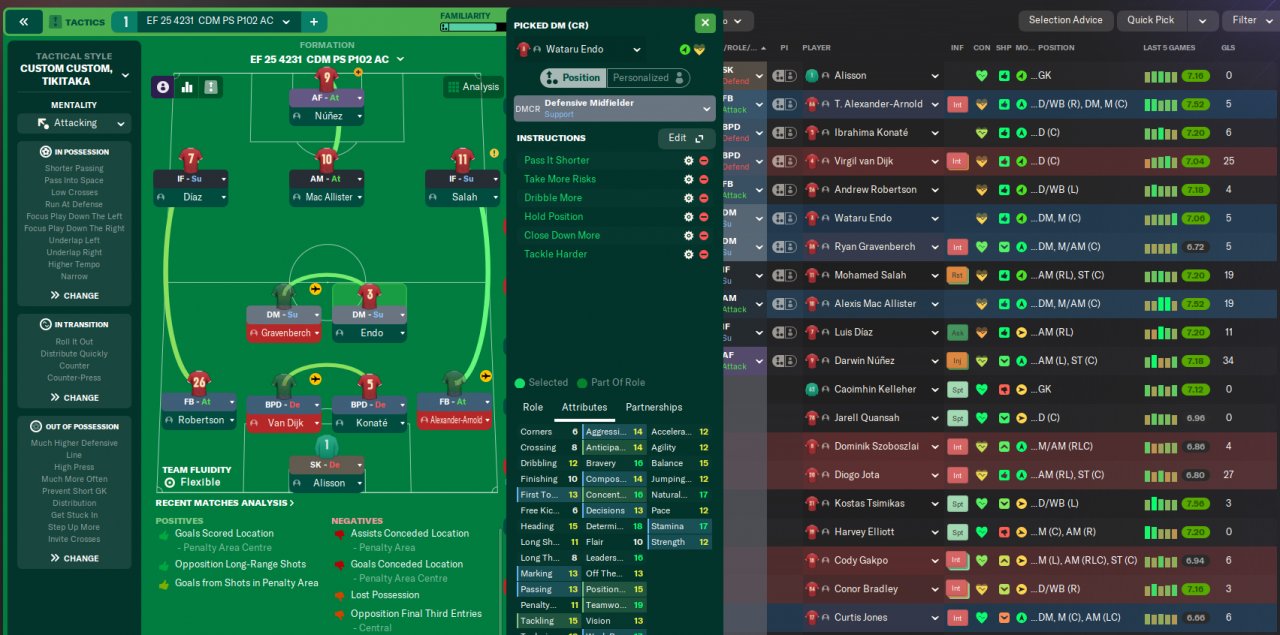Viewport: 1280px width, 635px height.
Task: Open the Analysis view on the pitch
Action: point(473,87)
